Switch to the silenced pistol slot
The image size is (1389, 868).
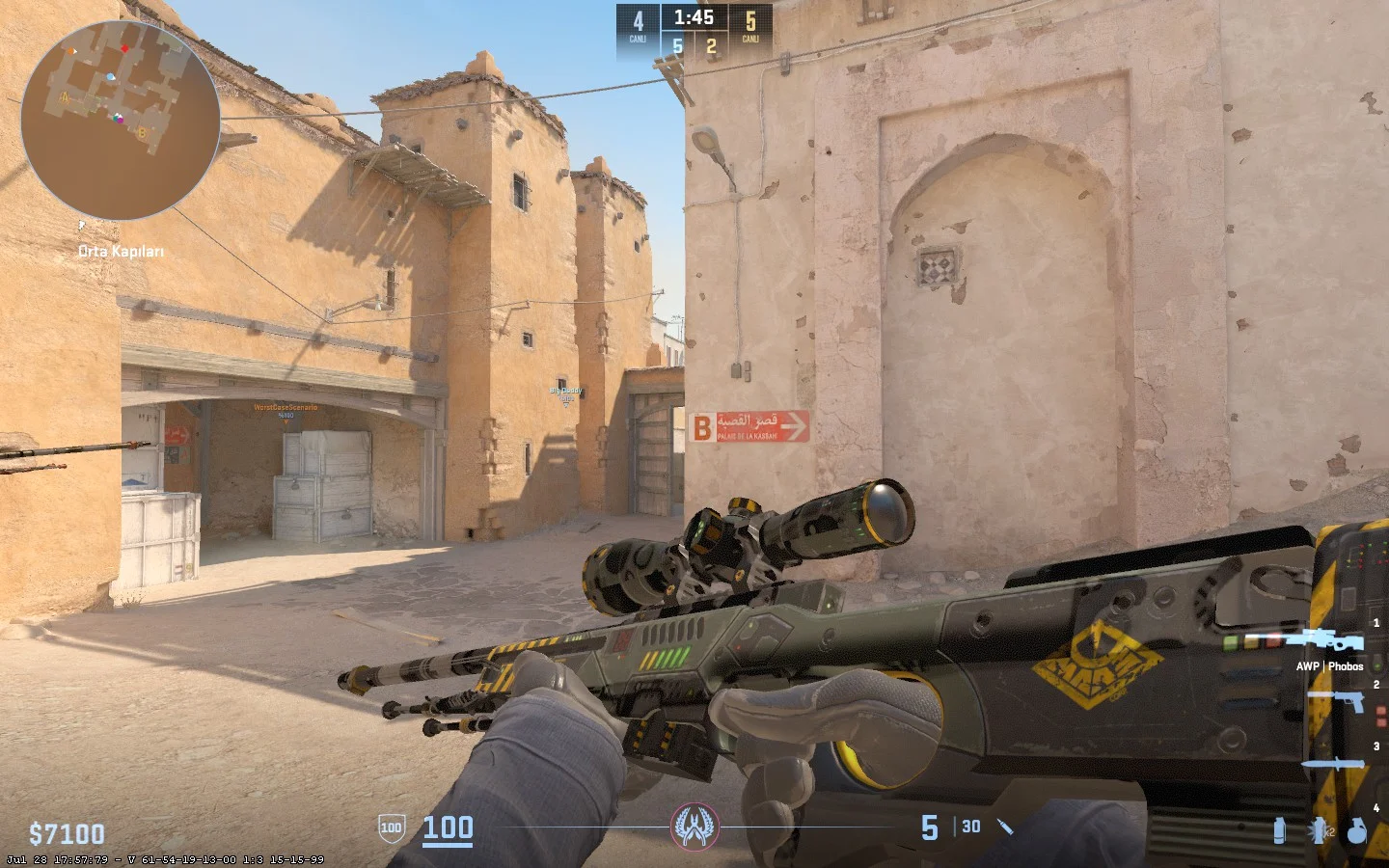tap(1336, 699)
